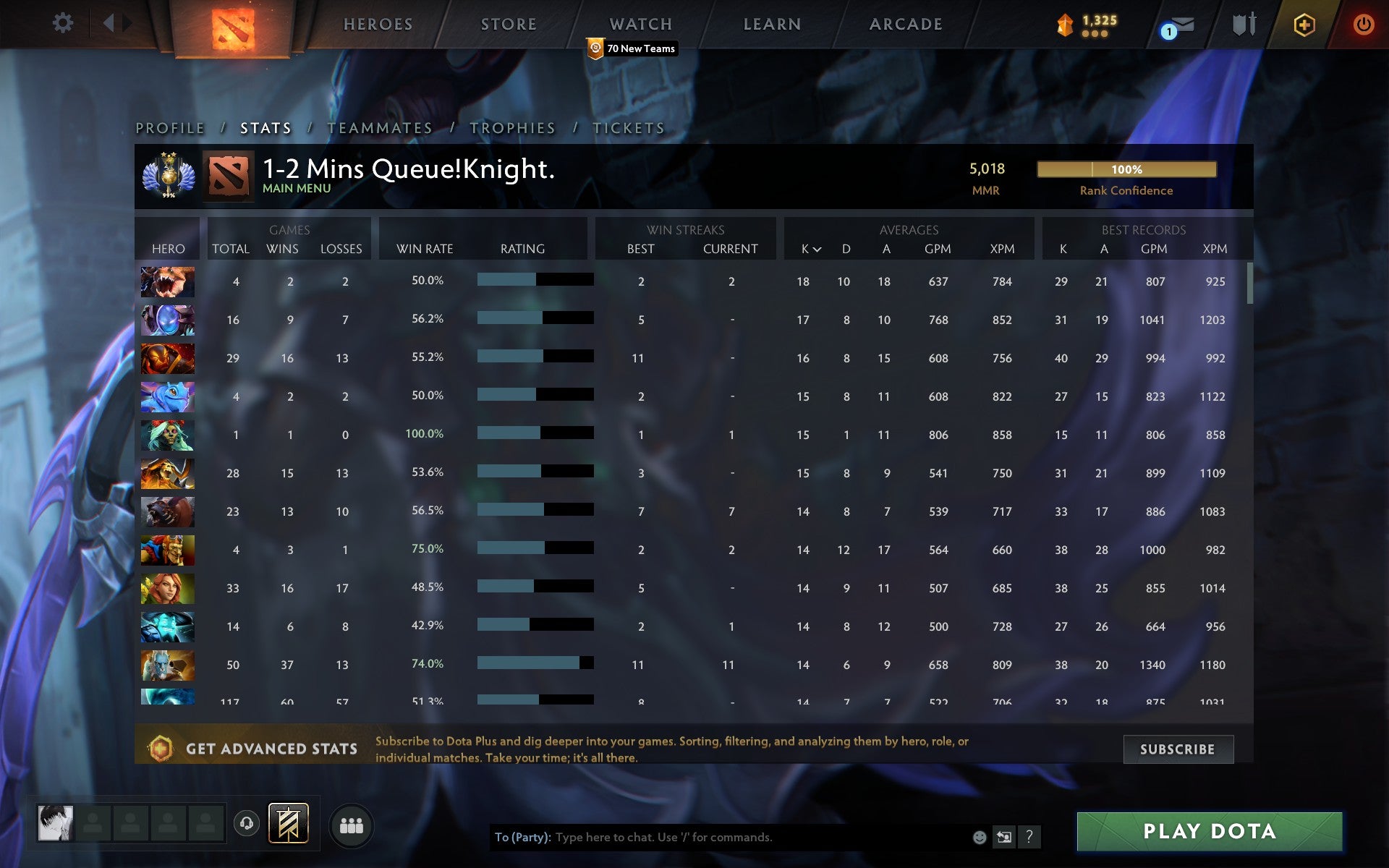Image resolution: width=1389 pixels, height=868 pixels.
Task: Open the guild banner icon
Action: click(289, 823)
